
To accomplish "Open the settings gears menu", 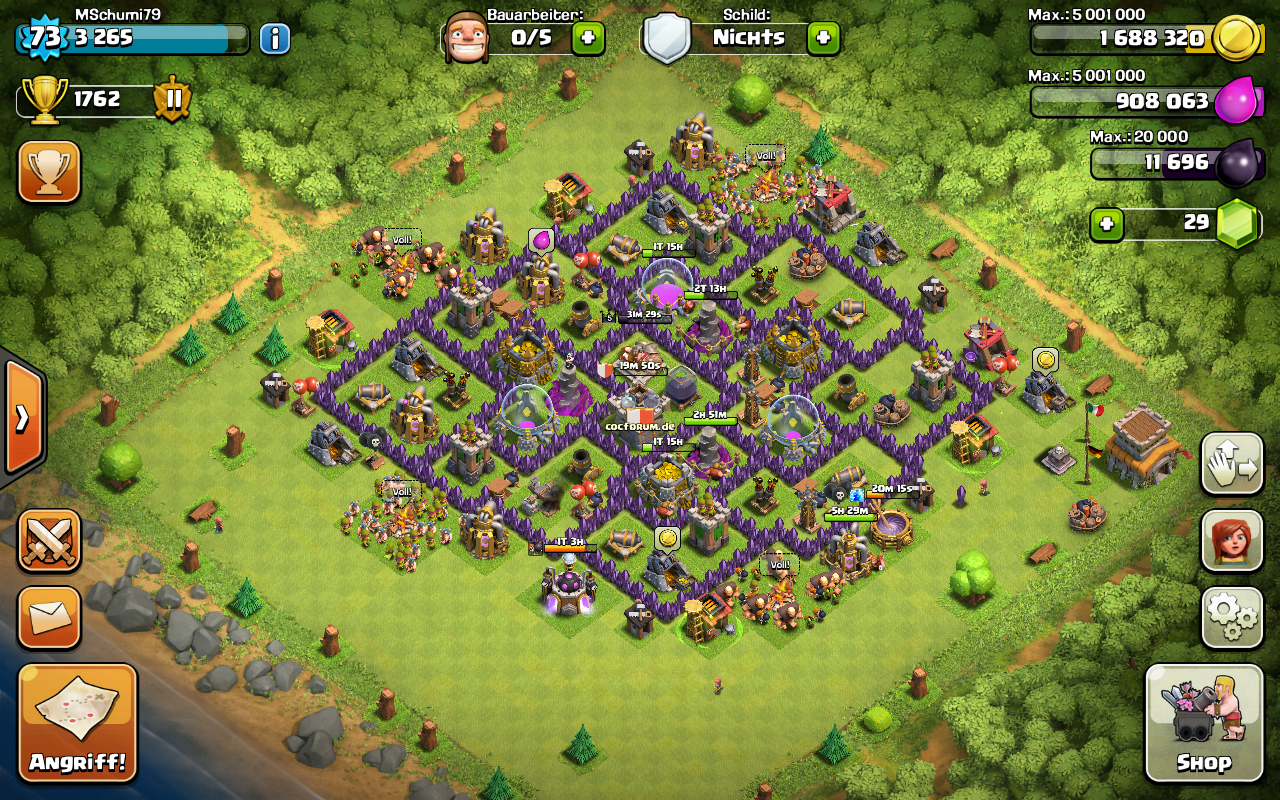I will pos(1231,617).
